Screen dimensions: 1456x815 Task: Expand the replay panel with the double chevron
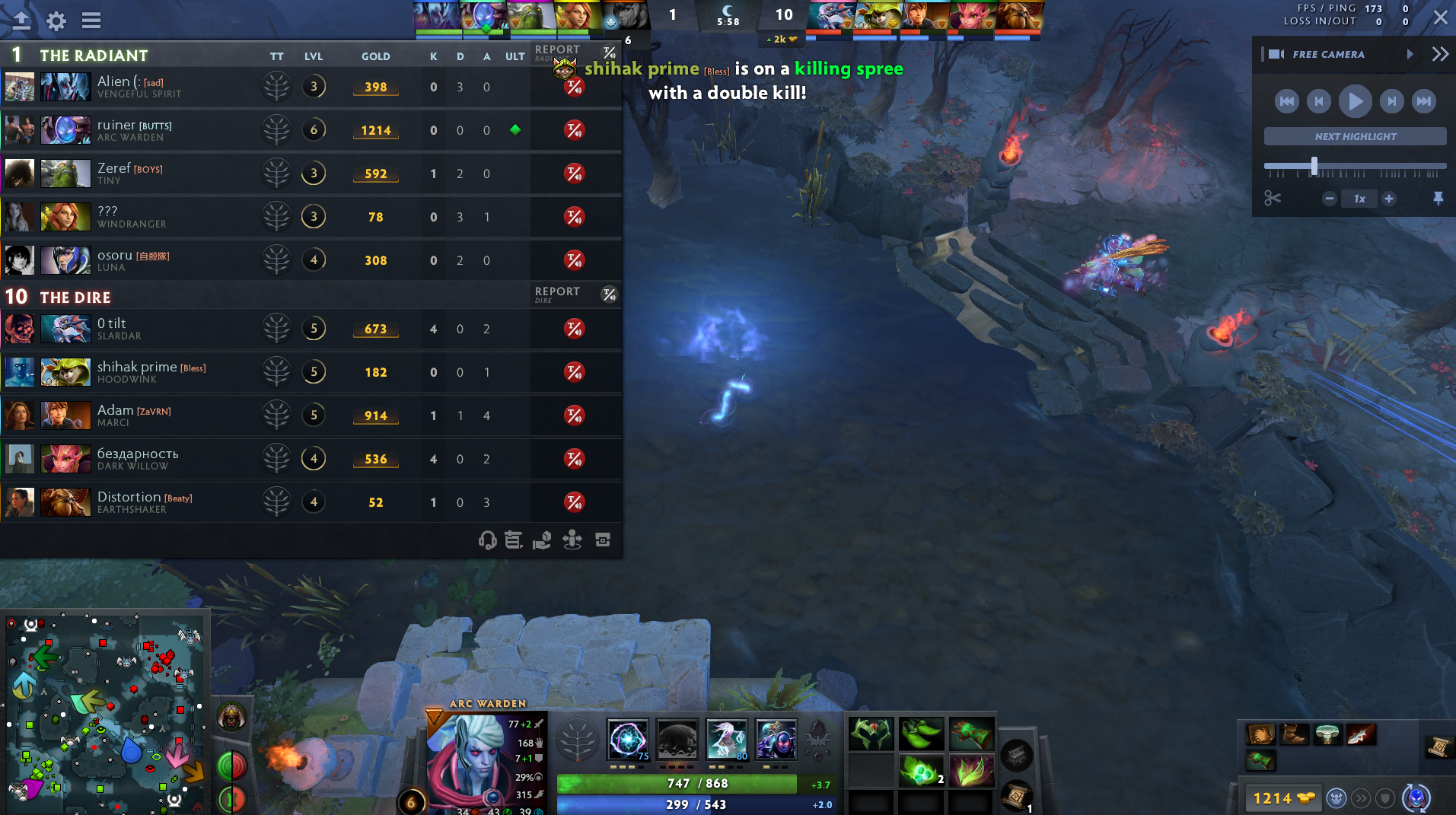coord(1441,53)
